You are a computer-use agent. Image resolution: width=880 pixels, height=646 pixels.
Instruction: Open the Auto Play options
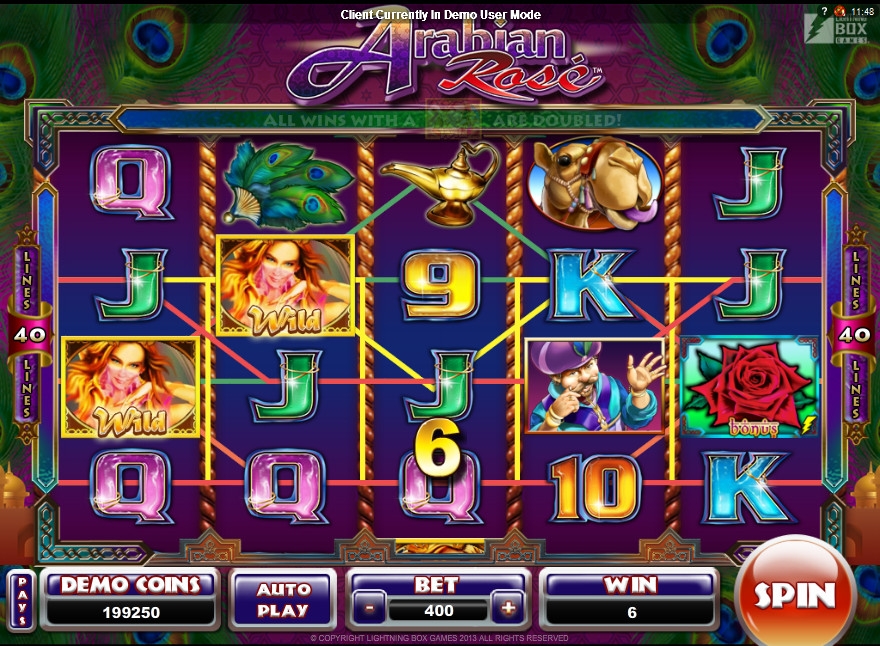283,599
